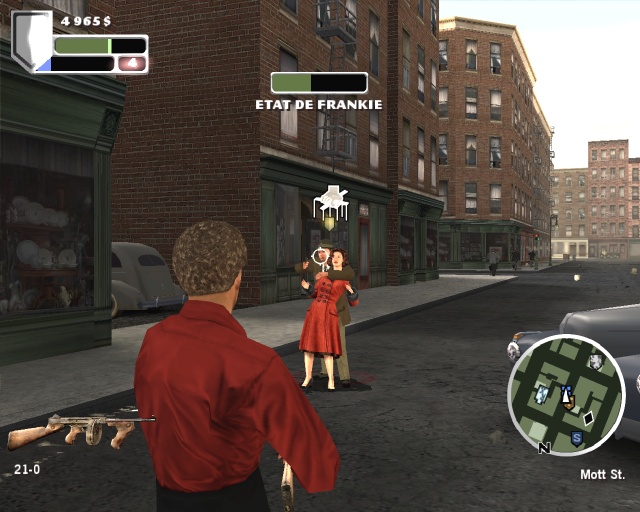
Task: Select the Tommy gun weapon icon
Action: click(80, 429)
